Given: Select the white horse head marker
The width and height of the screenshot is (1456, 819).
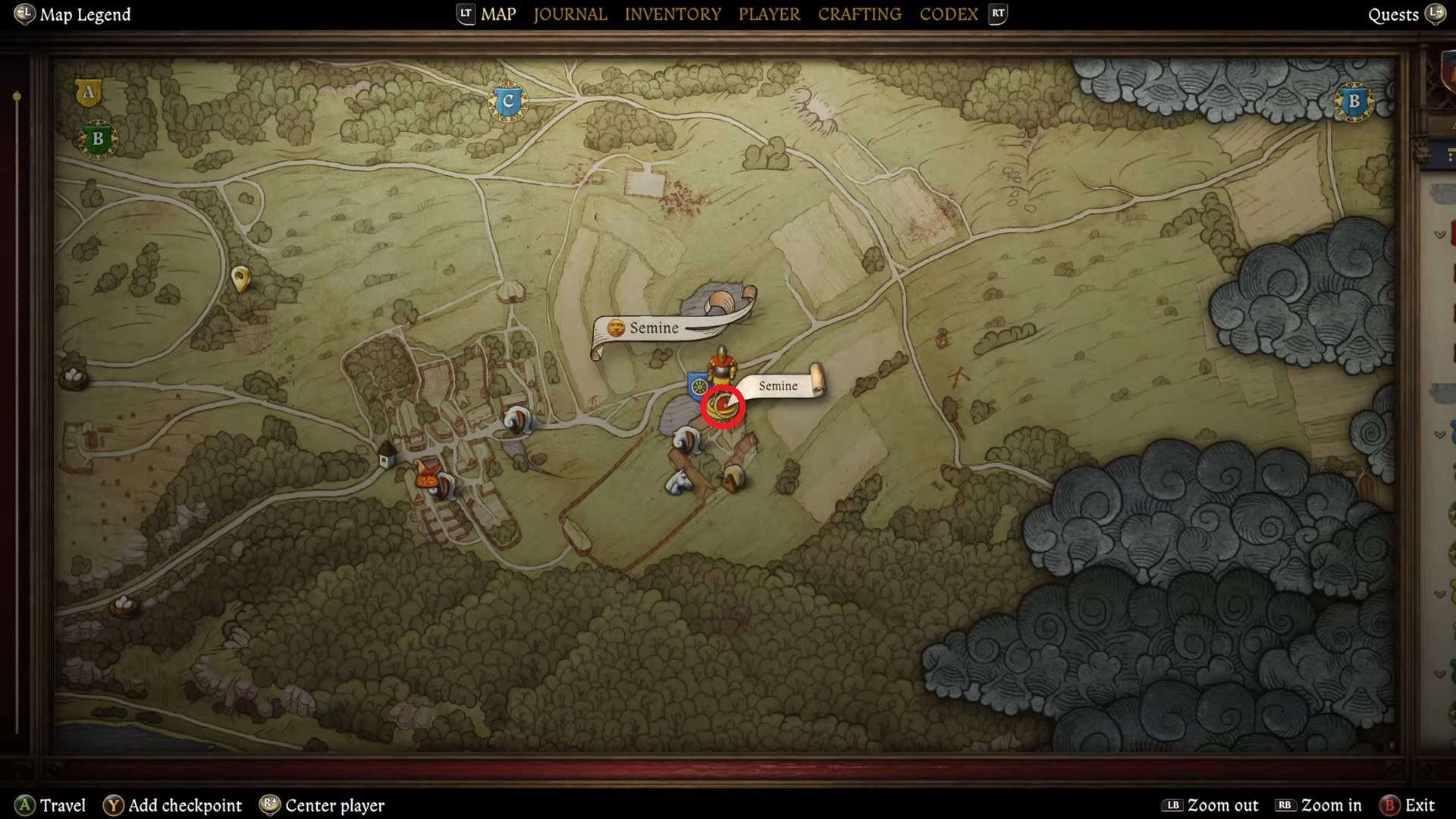Looking at the screenshot, I should click(679, 482).
